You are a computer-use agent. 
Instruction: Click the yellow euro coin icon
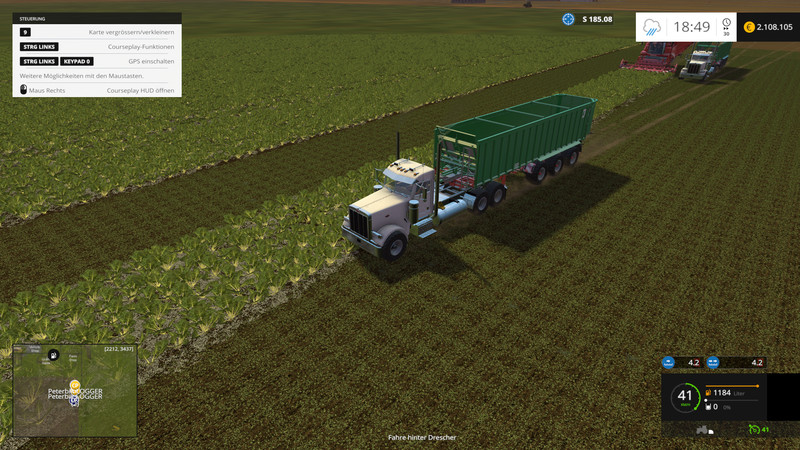click(x=749, y=27)
